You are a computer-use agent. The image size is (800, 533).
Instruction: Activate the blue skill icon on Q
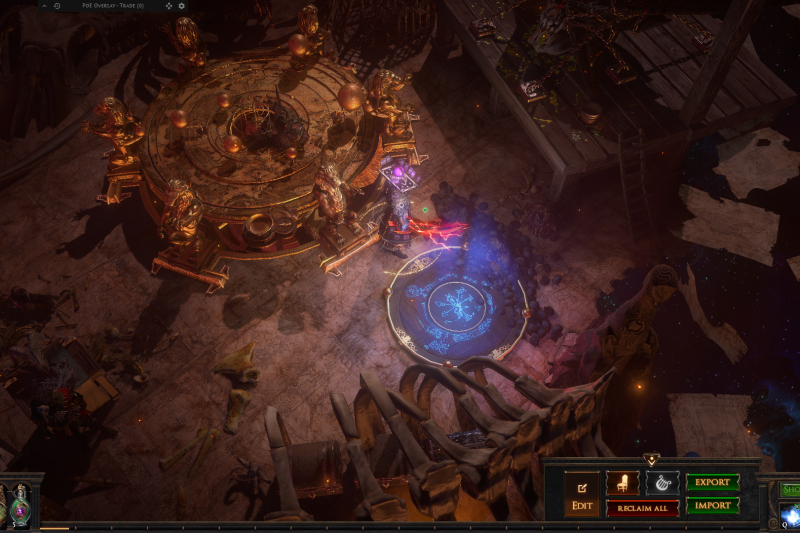[x=790, y=516]
